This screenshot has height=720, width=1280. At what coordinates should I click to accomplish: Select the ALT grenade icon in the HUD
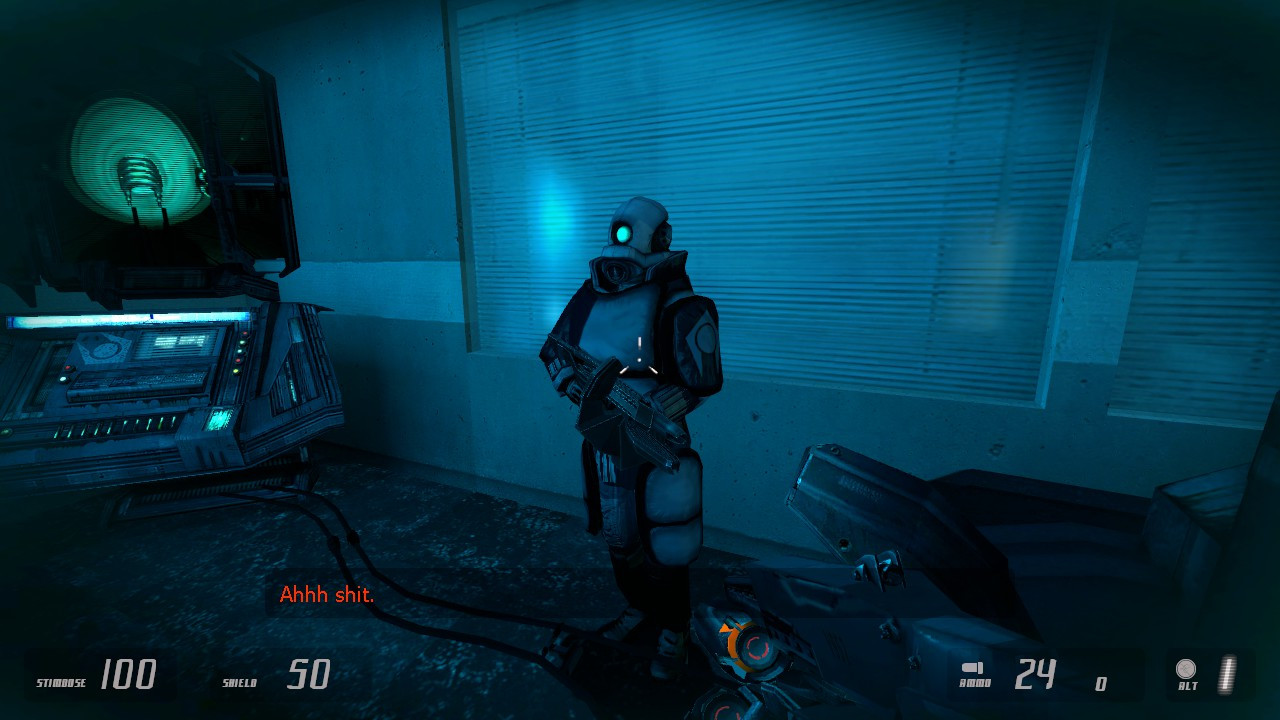[x=1186, y=668]
